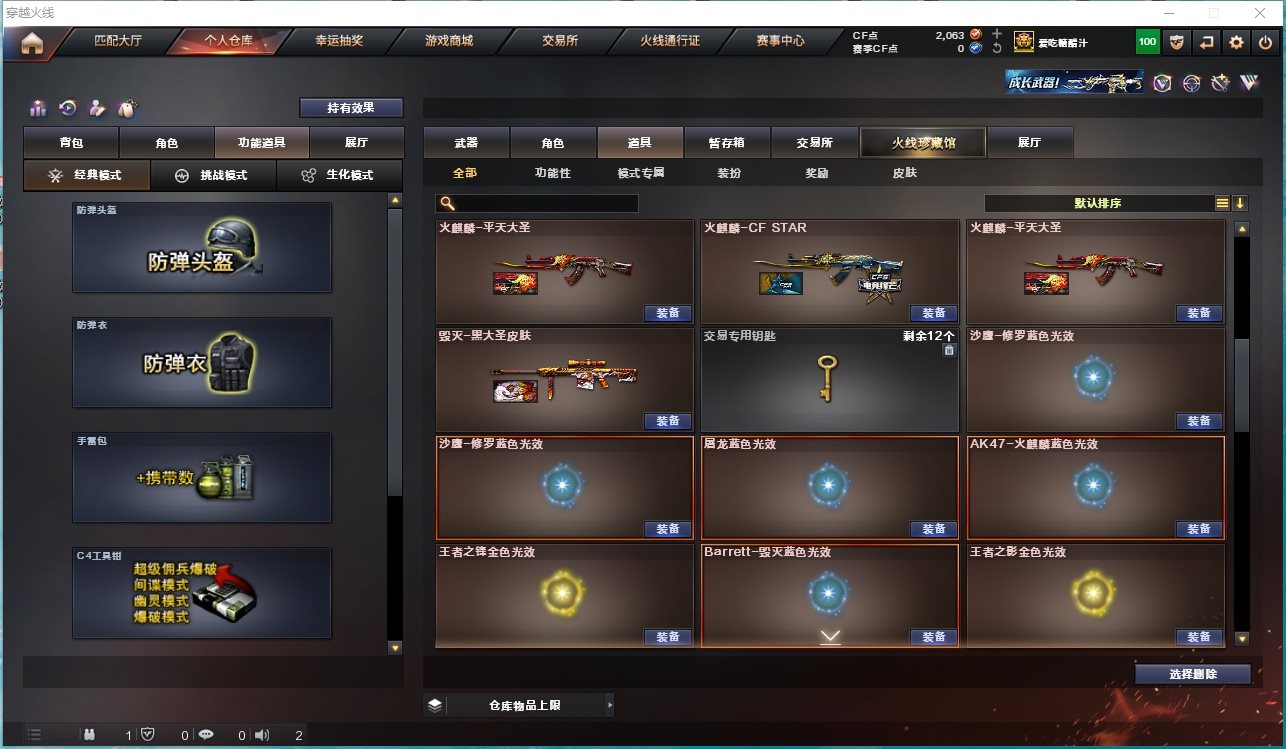Switch to 挑战模式 mode tab
The height and width of the screenshot is (749, 1286).
point(212,175)
